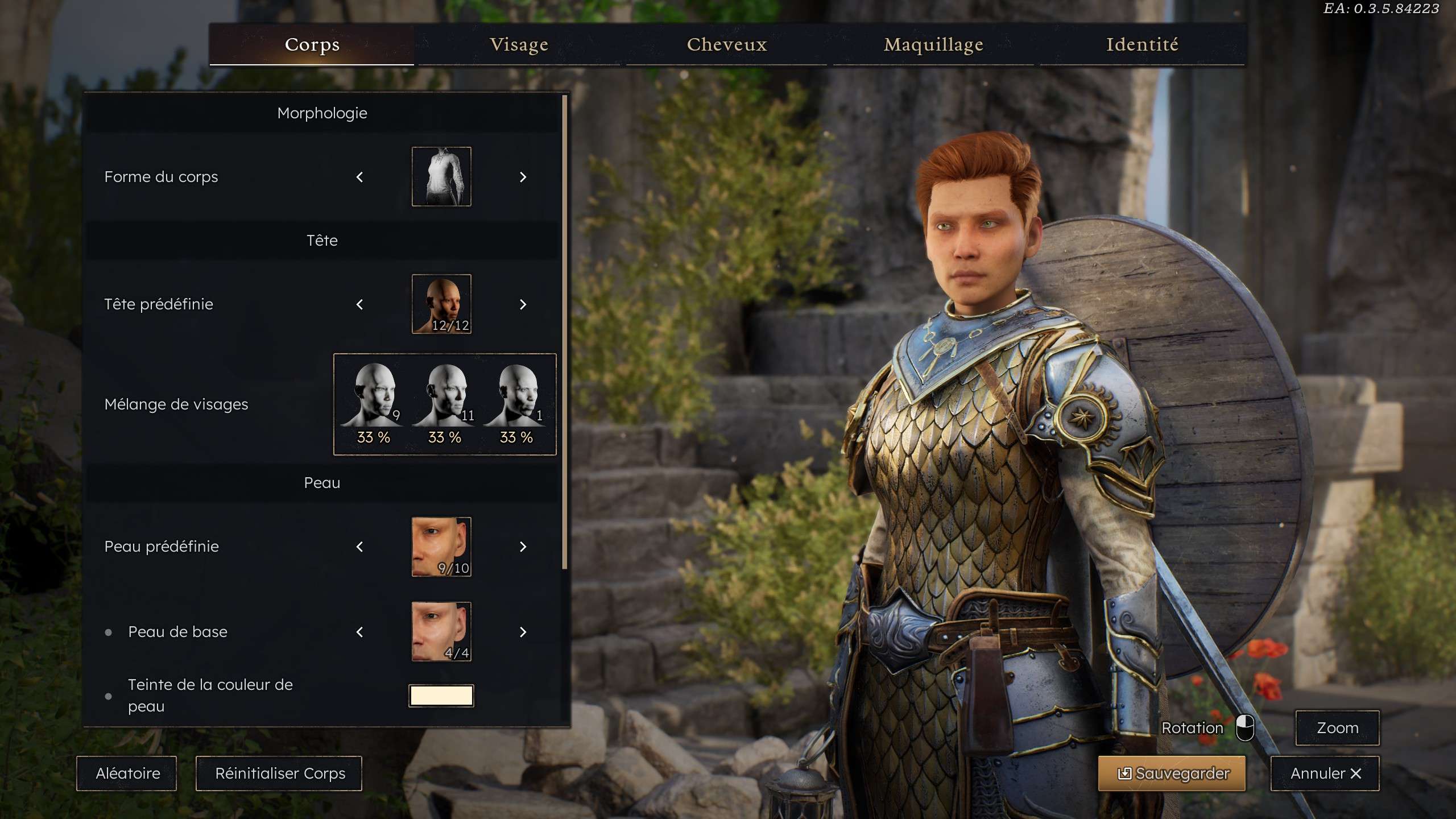Image resolution: width=1456 pixels, height=819 pixels.
Task: Open the Cheveux tab
Action: 726,44
